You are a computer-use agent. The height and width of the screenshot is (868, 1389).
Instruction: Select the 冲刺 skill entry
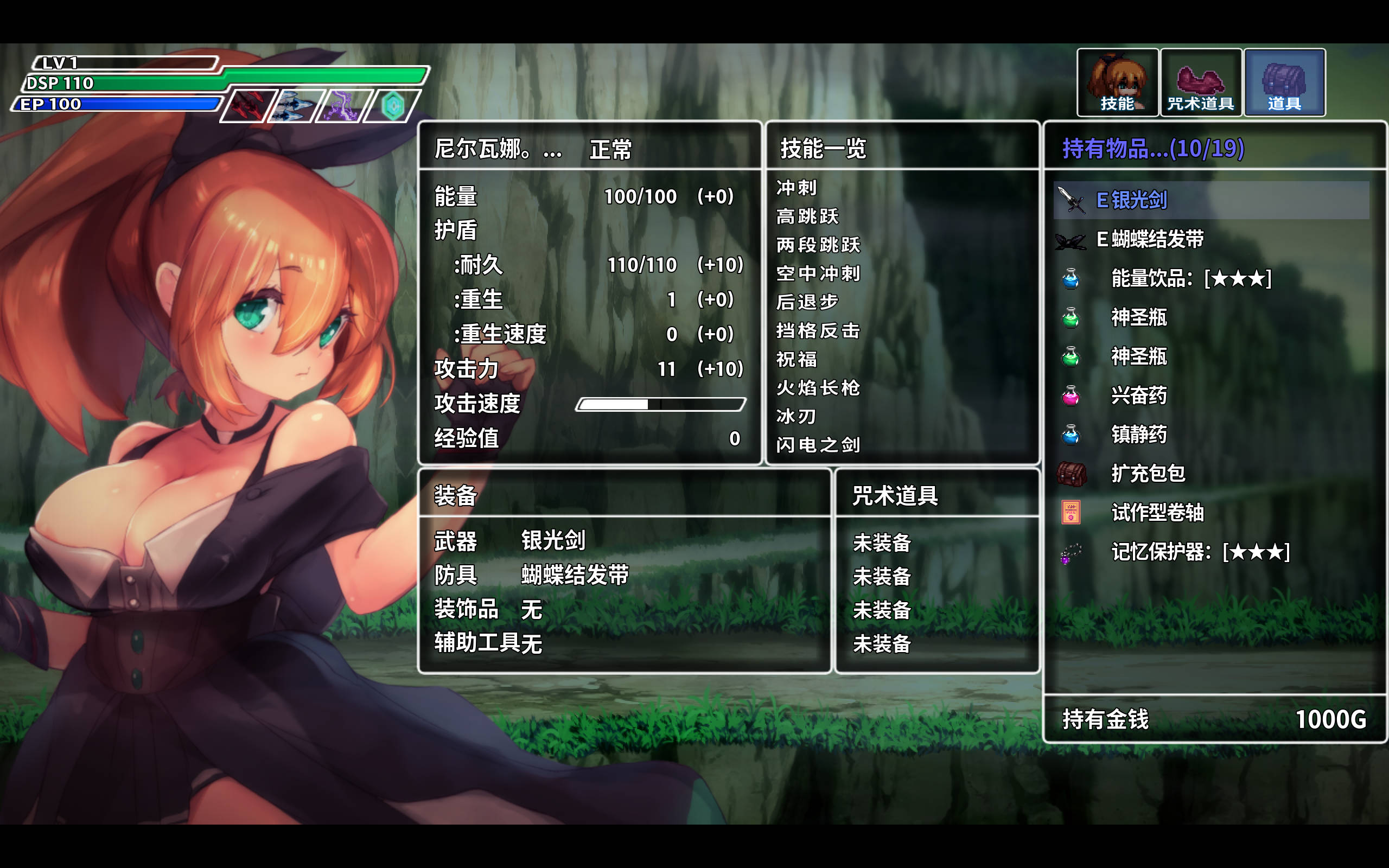pyautogui.click(x=796, y=188)
